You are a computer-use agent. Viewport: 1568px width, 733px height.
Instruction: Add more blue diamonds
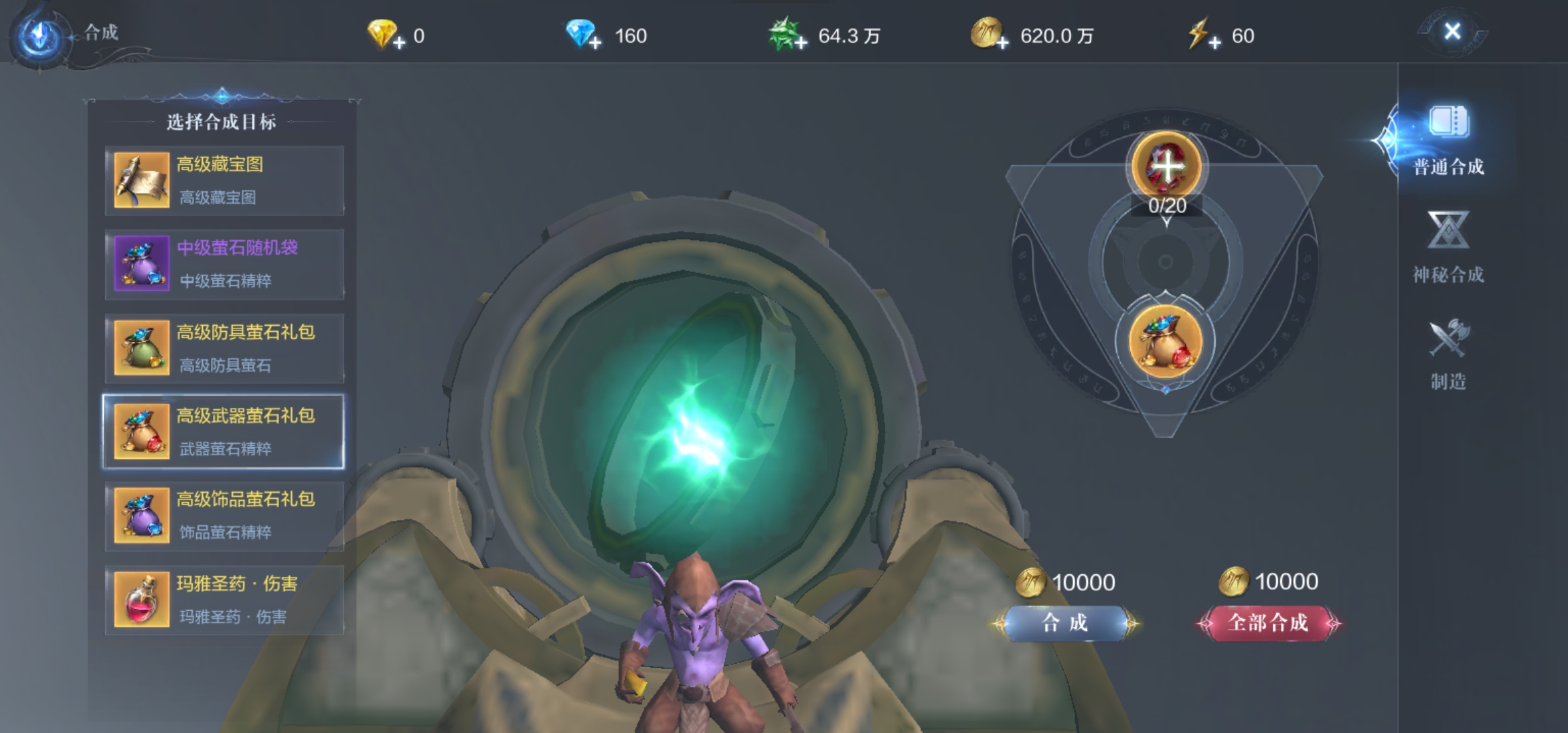595,43
